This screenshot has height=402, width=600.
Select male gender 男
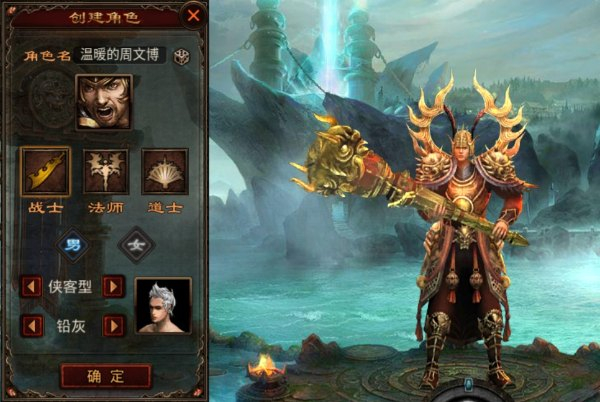tap(73, 243)
